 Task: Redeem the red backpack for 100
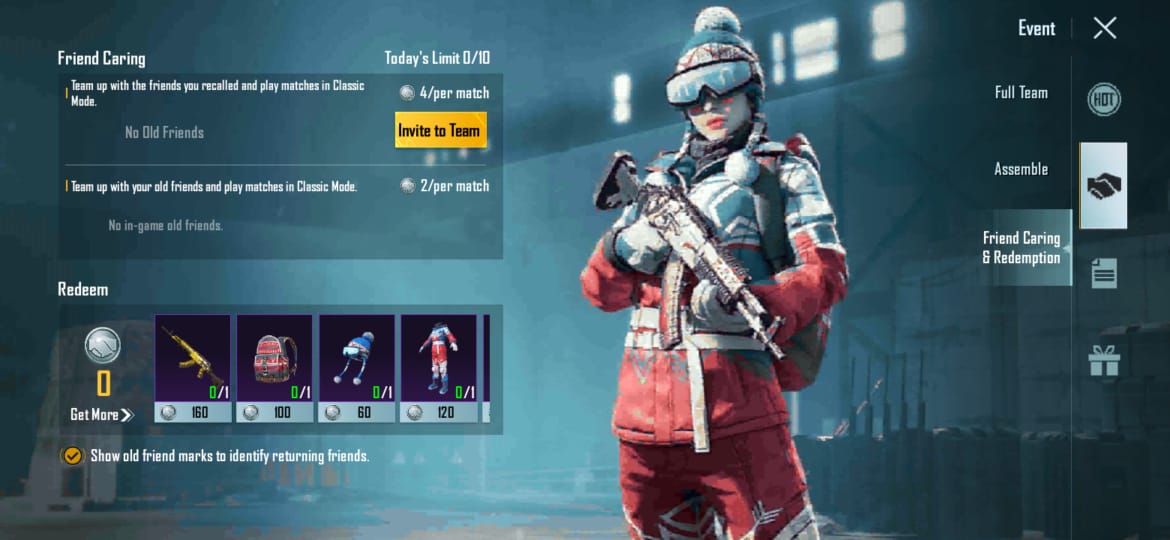click(x=275, y=367)
